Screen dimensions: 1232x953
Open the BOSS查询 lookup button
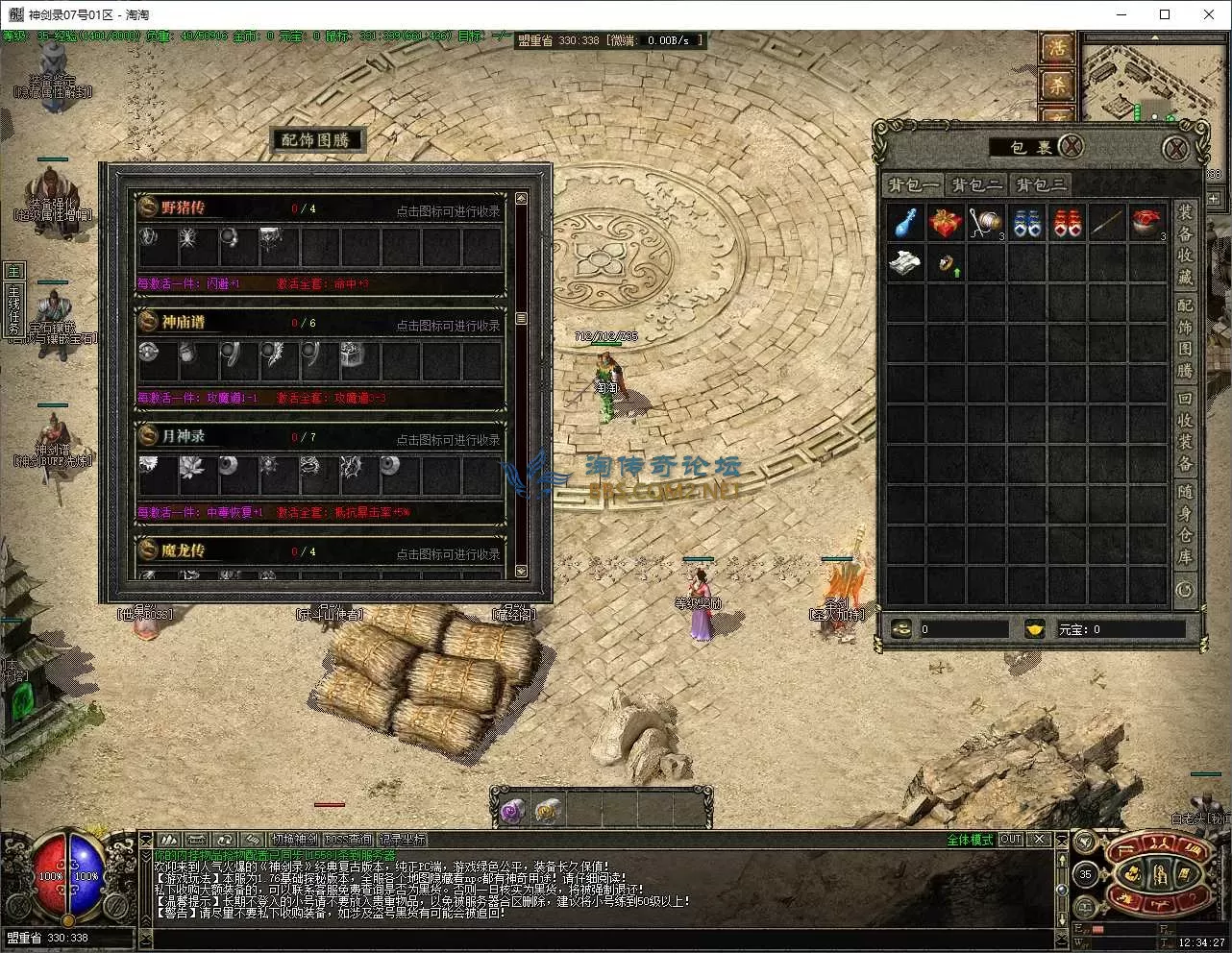click(x=348, y=839)
